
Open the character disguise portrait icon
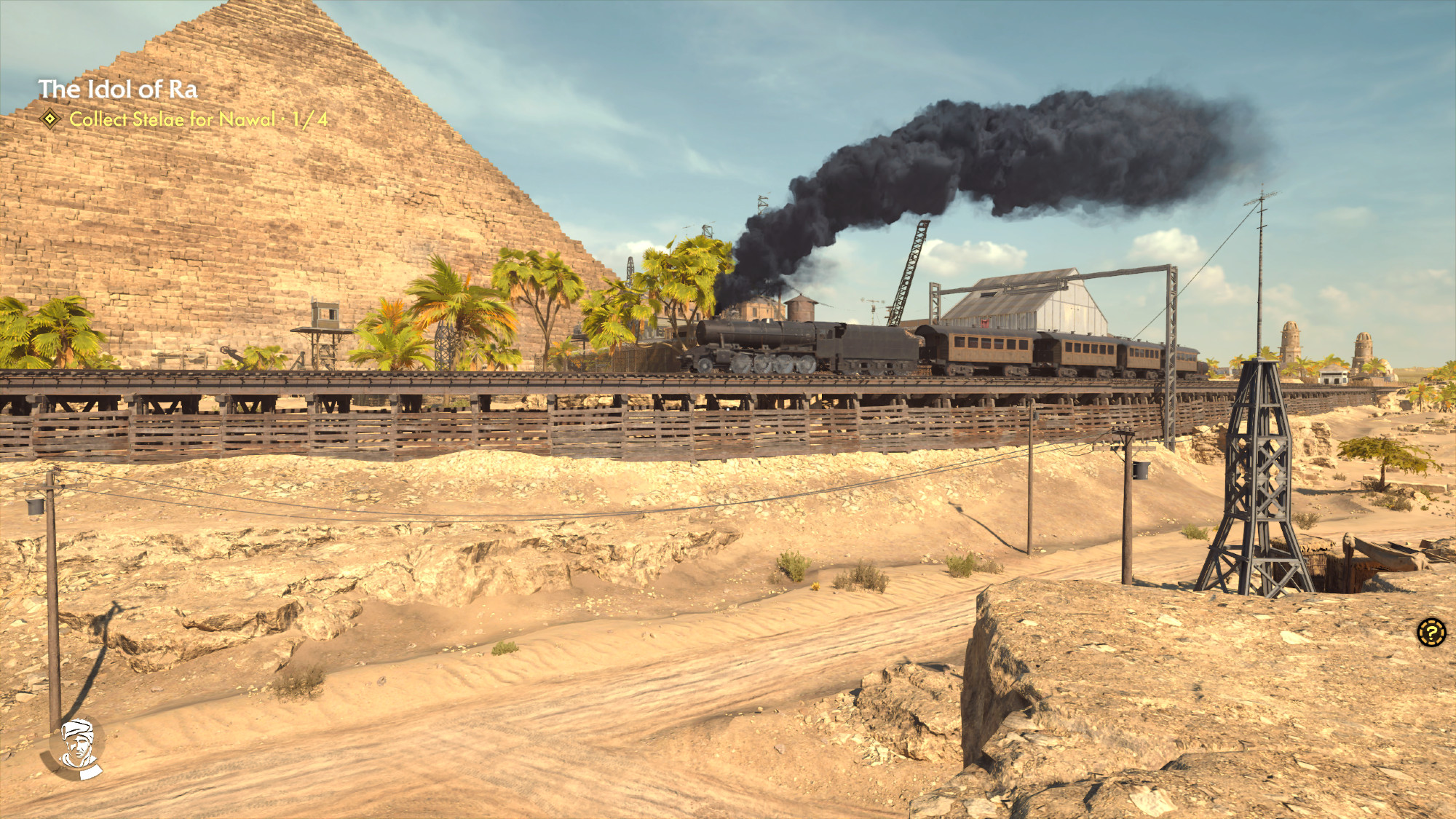pyautogui.click(x=79, y=746)
